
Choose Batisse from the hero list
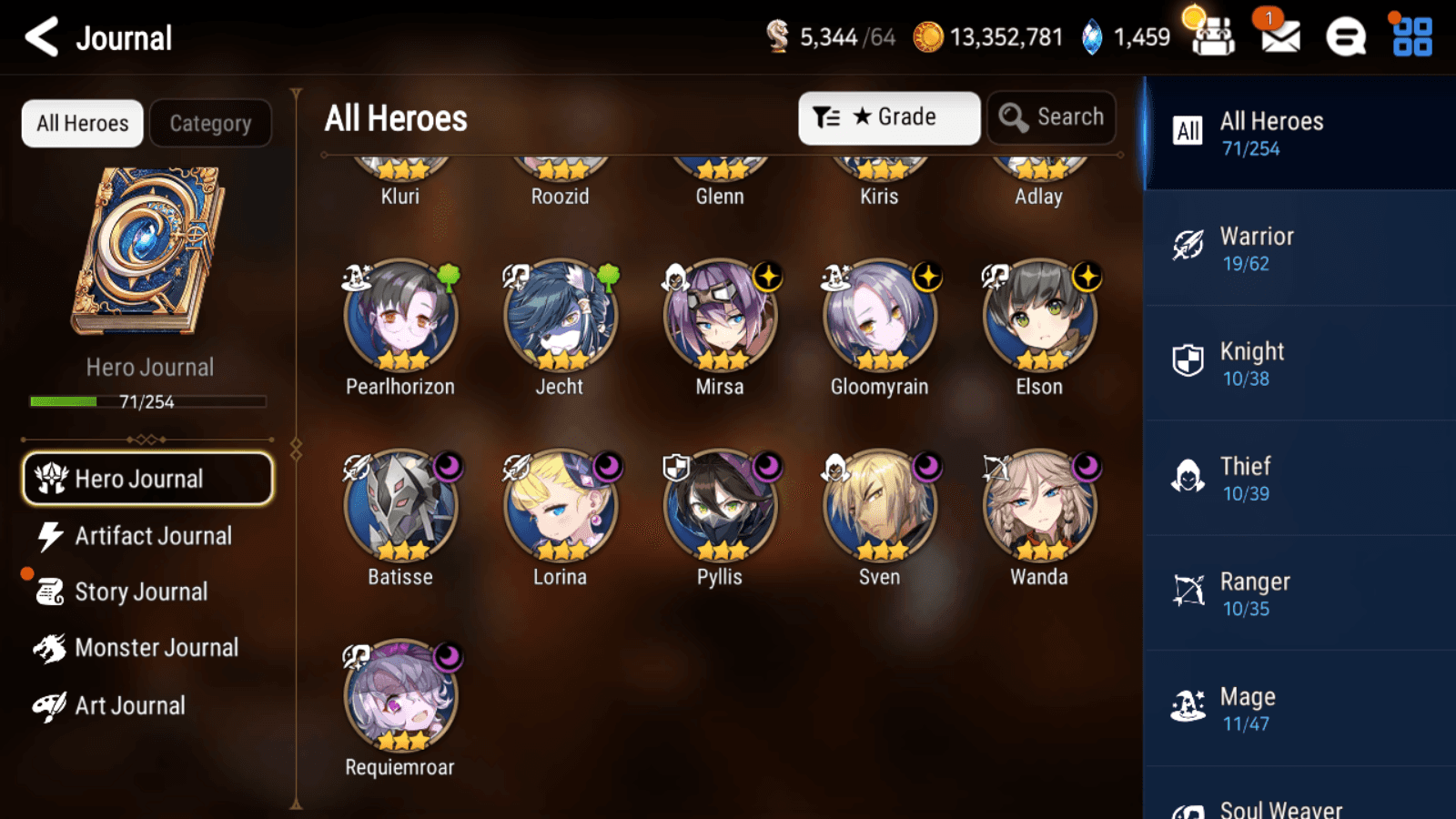pos(400,507)
